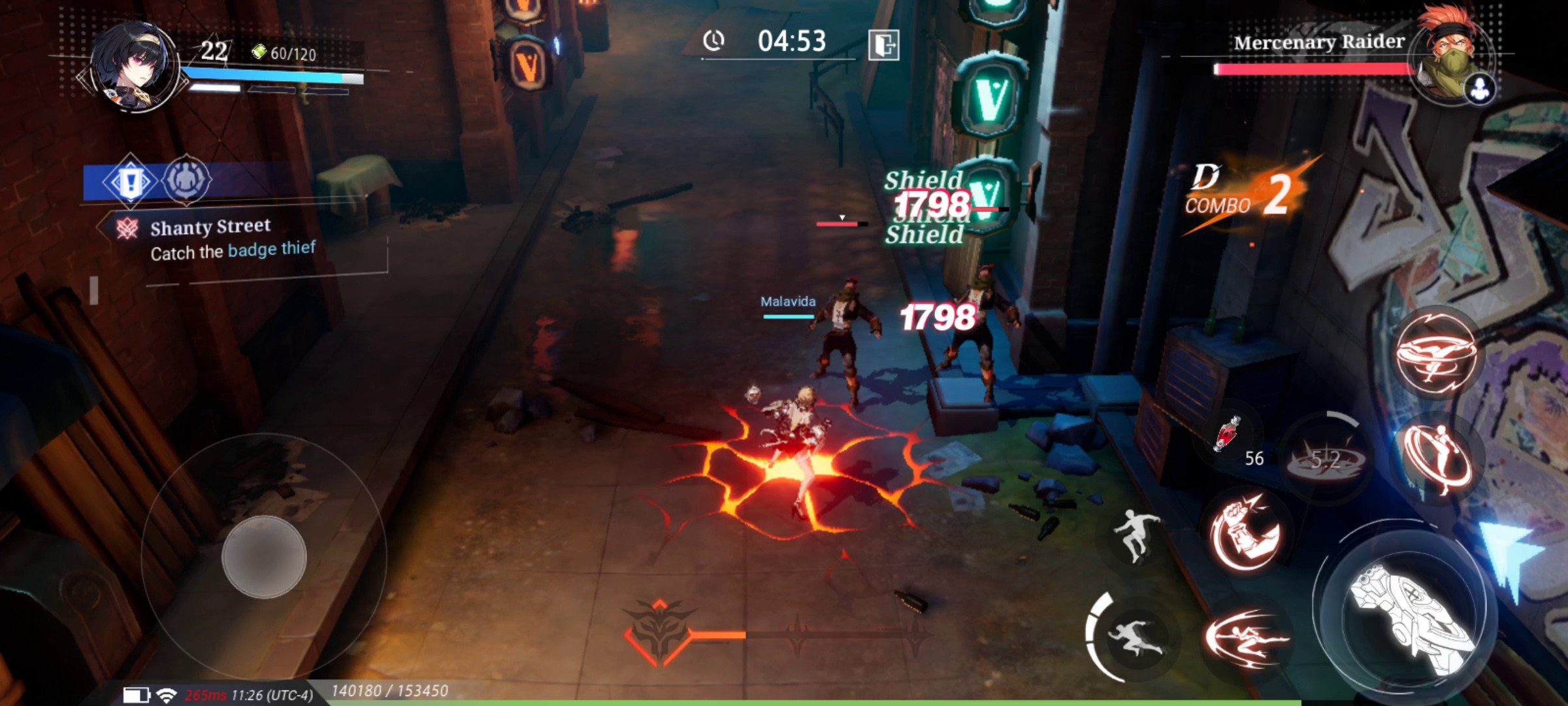Switch to the team tab icon
Image resolution: width=1568 pixels, height=706 pixels.
tap(186, 179)
